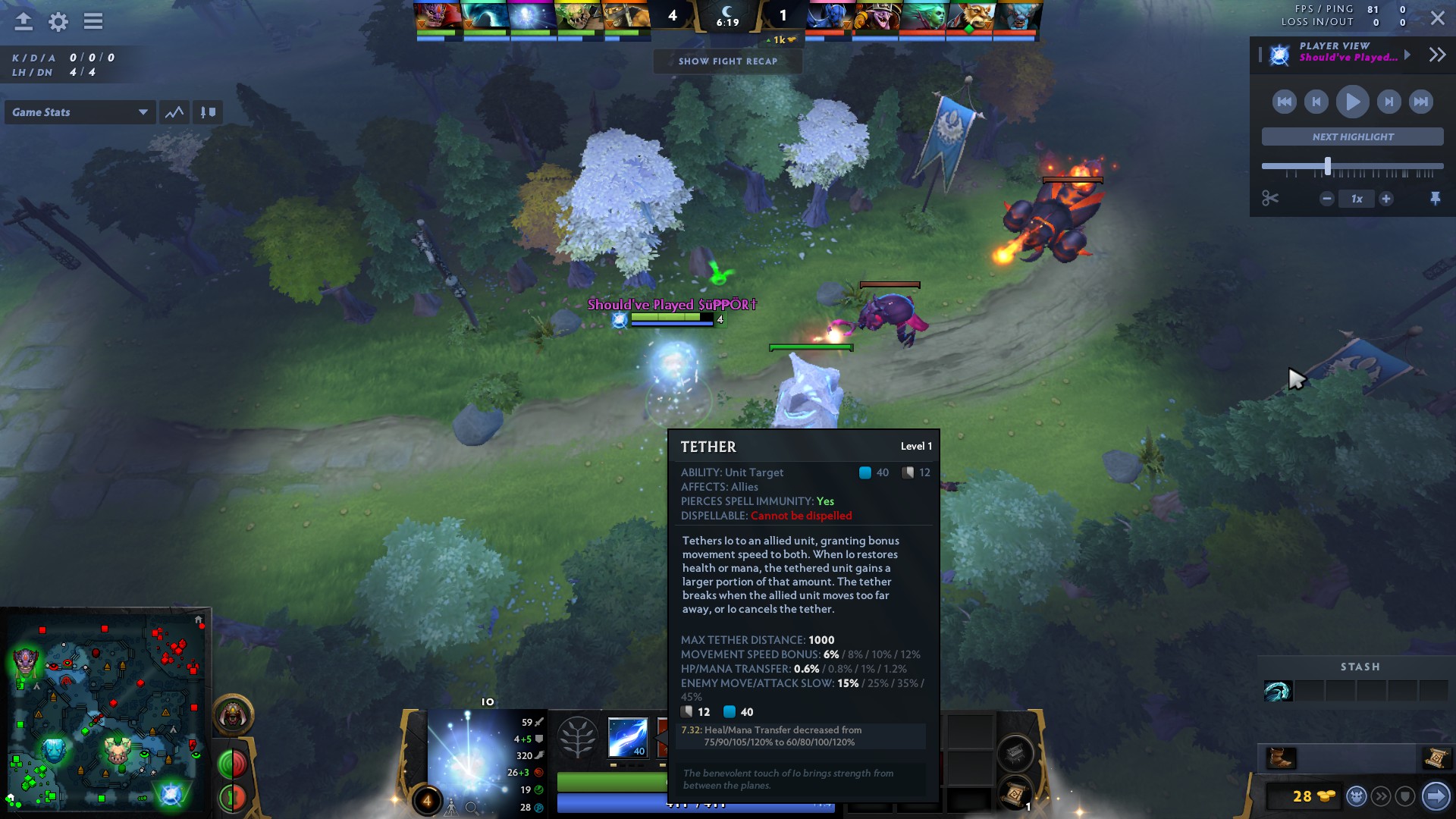
Task: Collapse the Player View panel with the double chevron
Action: 1436,54
